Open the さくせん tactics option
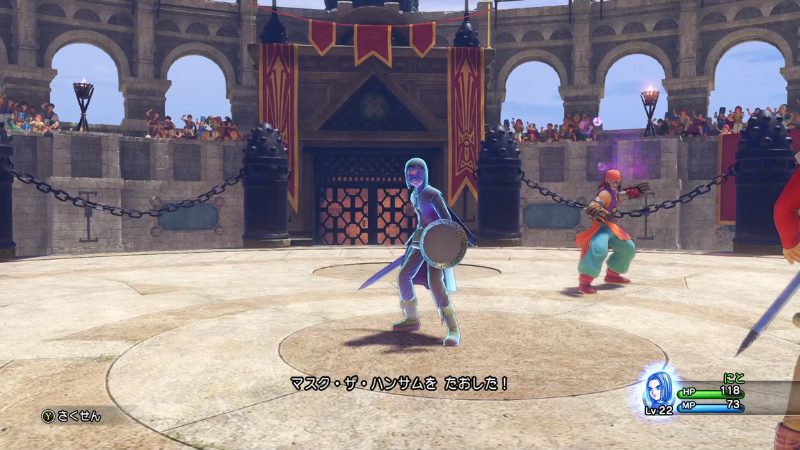This screenshot has height=450, width=800. pyautogui.click(x=72, y=416)
